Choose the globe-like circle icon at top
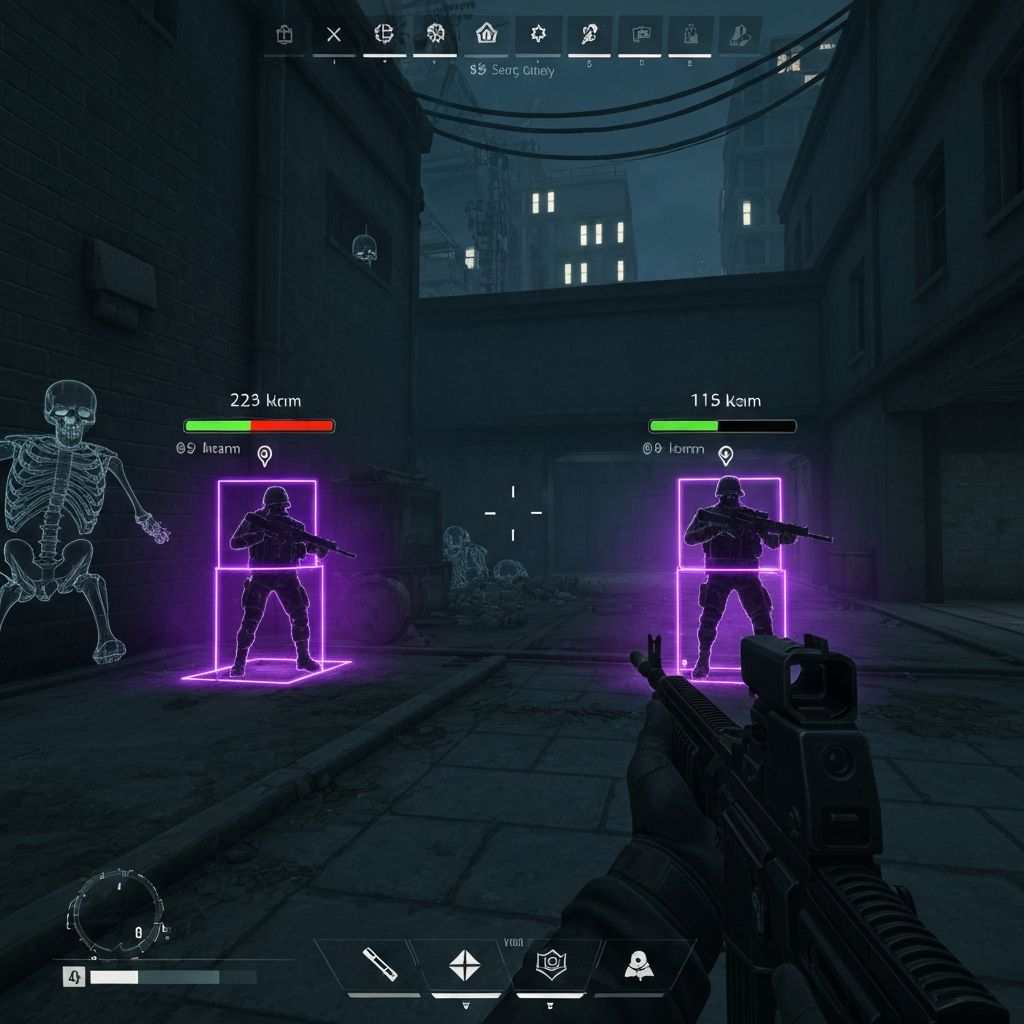Image resolution: width=1024 pixels, height=1024 pixels. [384, 34]
